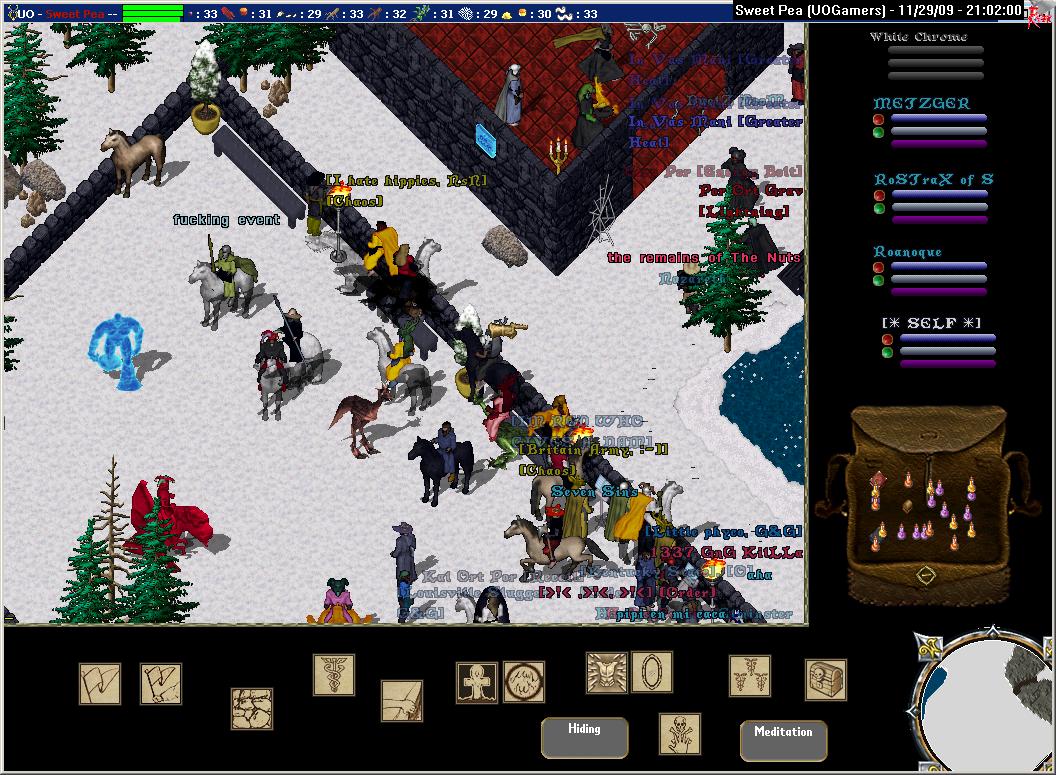The height and width of the screenshot is (775, 1056).
Task: Select the oval mirror reflection spell icon
Action: coord(652,672)
